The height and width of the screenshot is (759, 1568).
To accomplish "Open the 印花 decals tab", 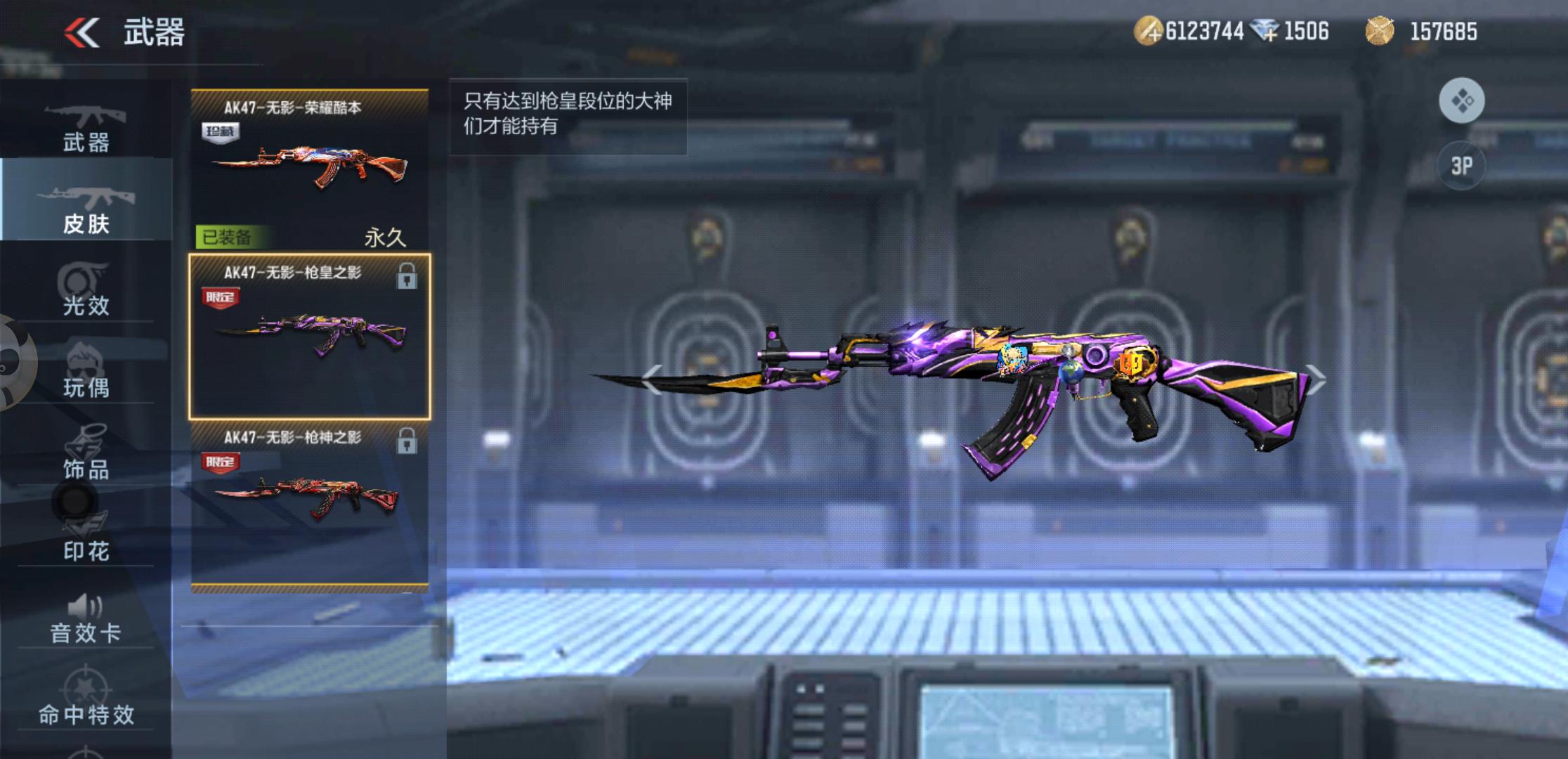I will [x=86, y=536].
